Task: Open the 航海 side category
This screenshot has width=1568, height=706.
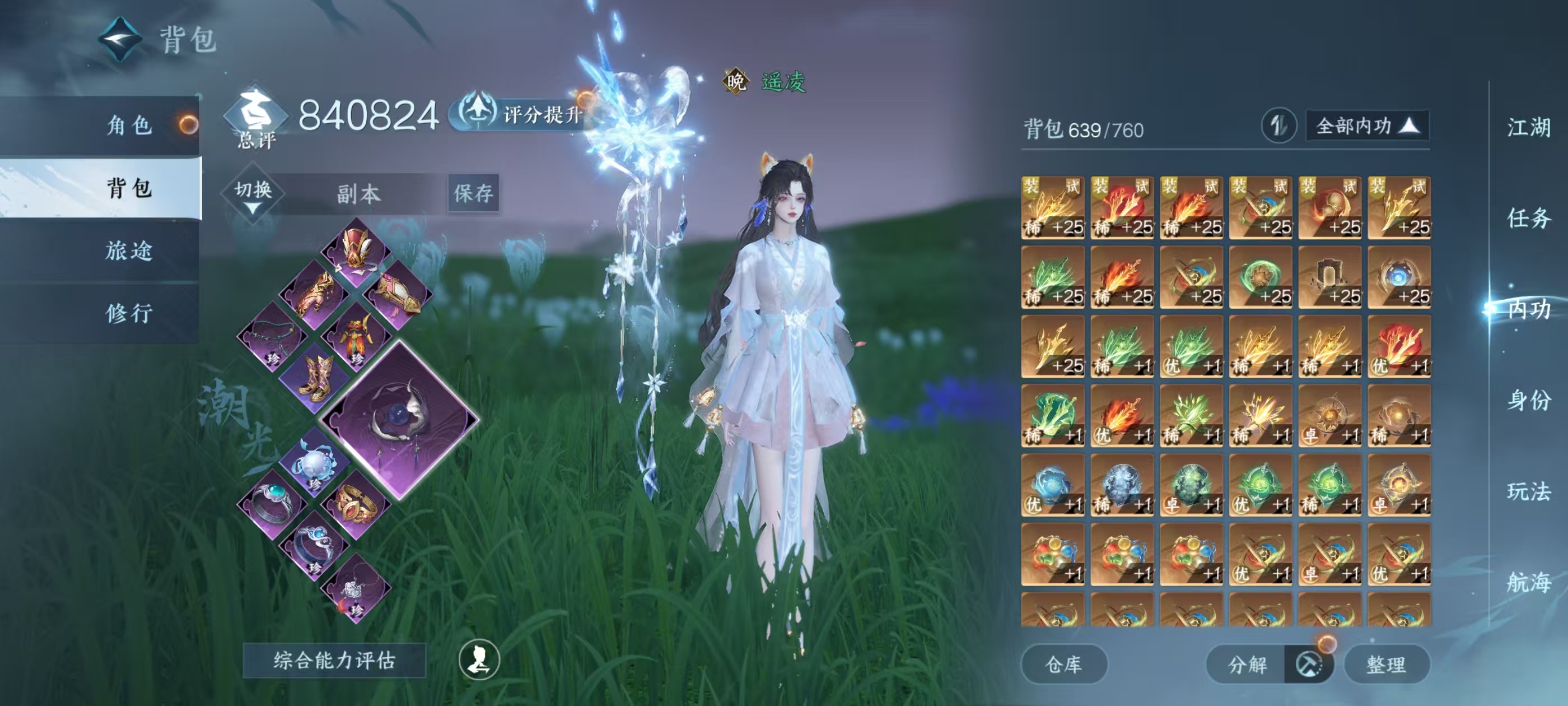Action: pos(1528,582)
